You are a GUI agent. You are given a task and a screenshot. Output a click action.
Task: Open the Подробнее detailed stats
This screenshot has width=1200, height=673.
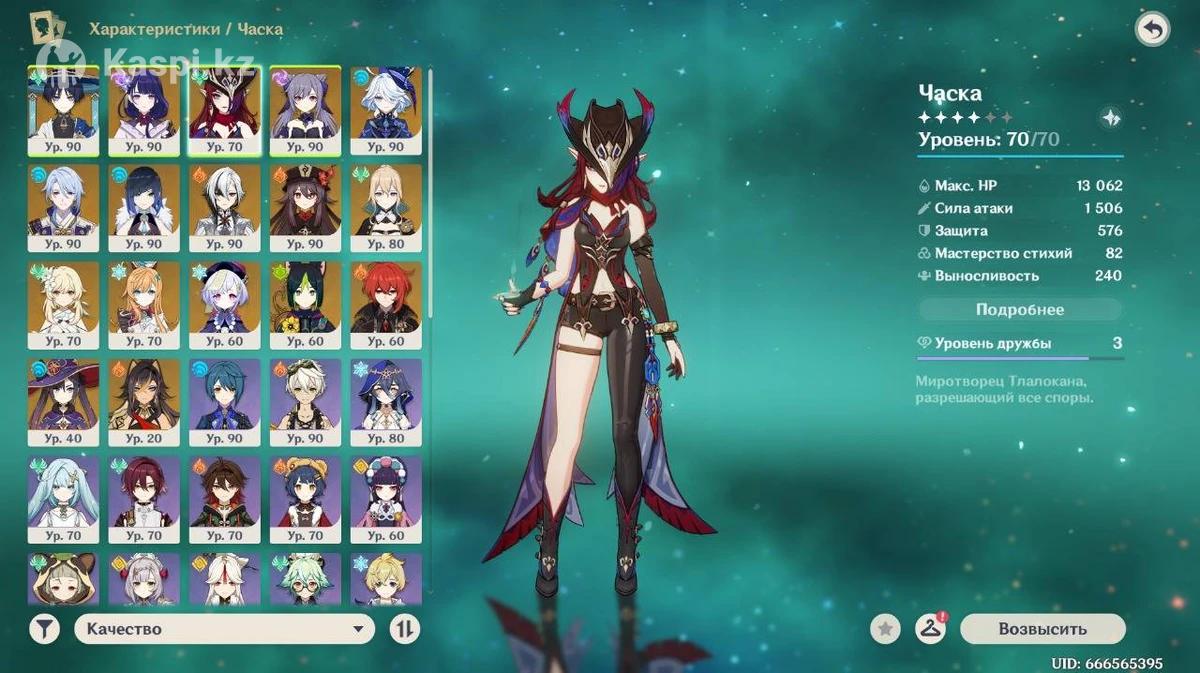[1019, 310]
